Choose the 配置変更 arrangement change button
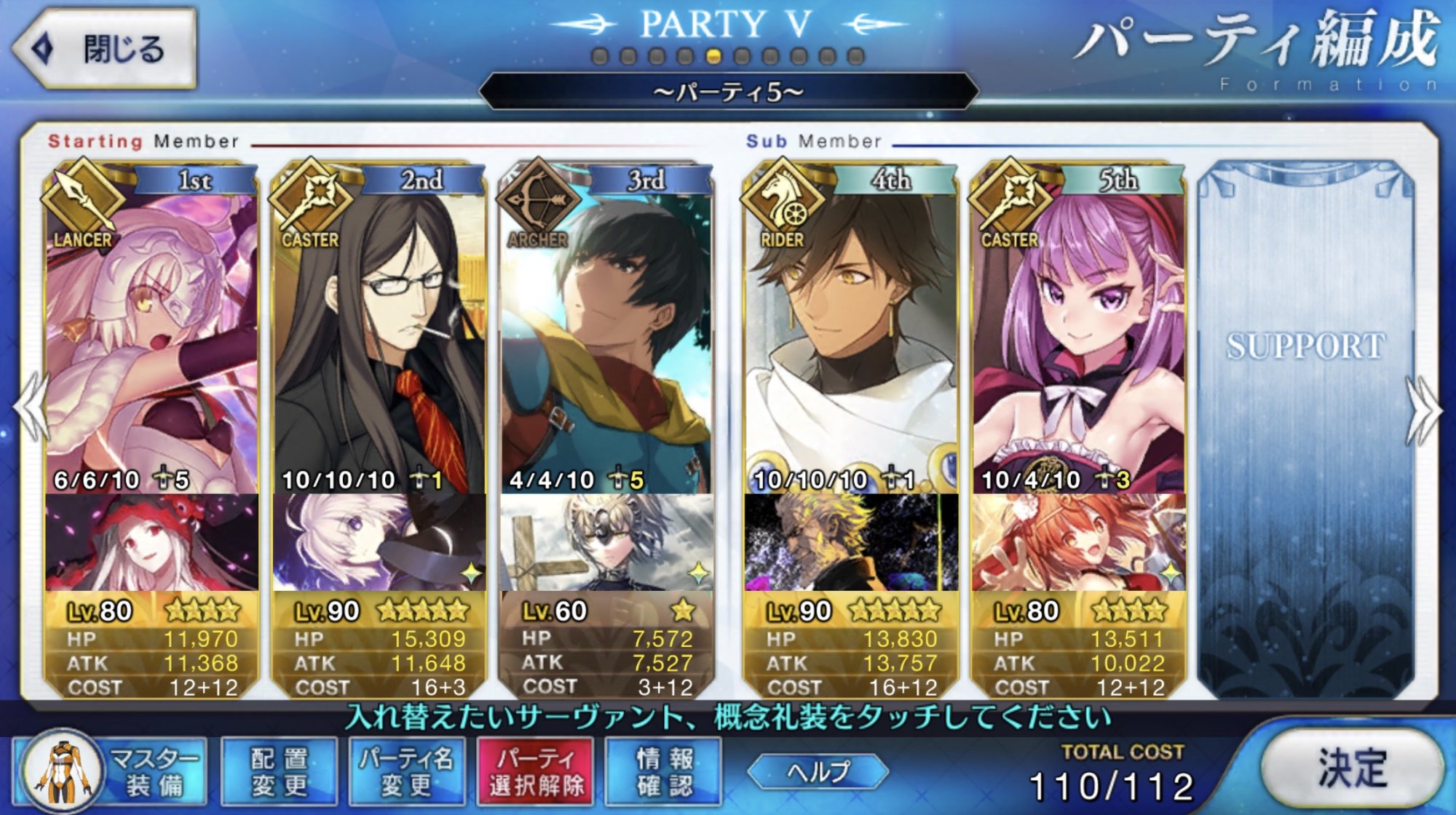This screenshot has height=815, width=1456. click(x=279, y=771)
